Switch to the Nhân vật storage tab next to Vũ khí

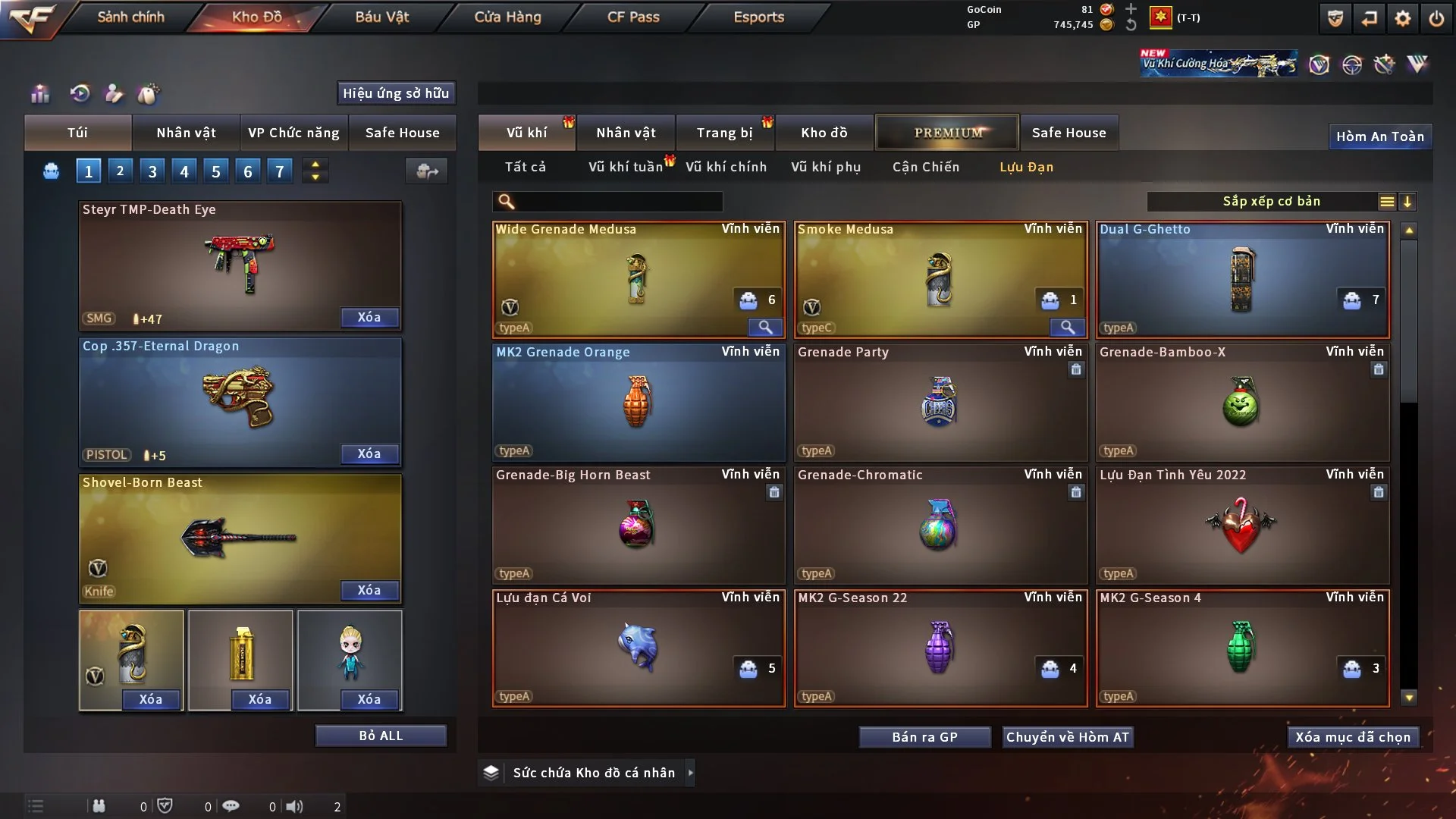click(x=626, y=133)
